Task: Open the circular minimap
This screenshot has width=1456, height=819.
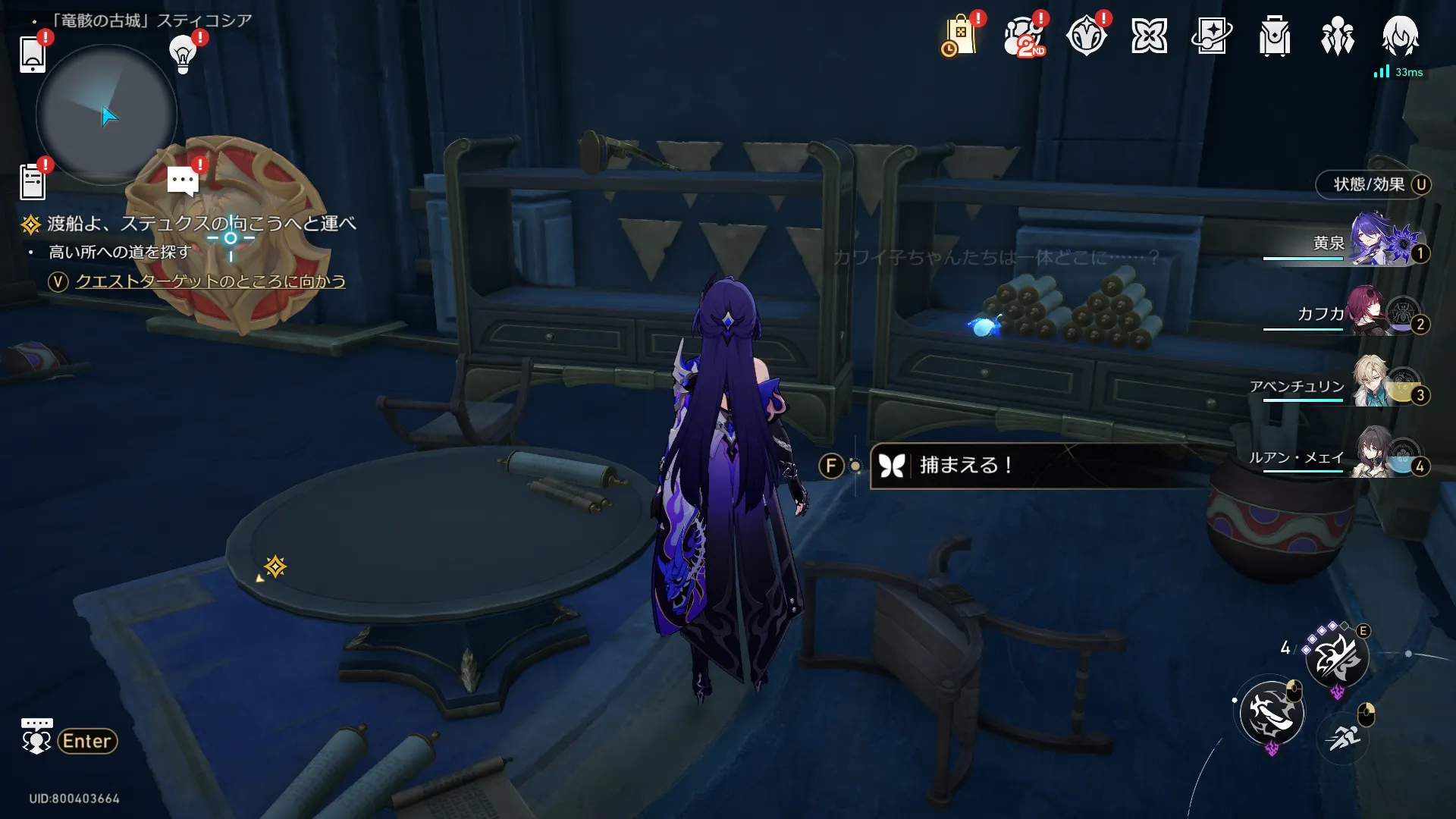Action: pyautogui.click(x=106, y=115)
